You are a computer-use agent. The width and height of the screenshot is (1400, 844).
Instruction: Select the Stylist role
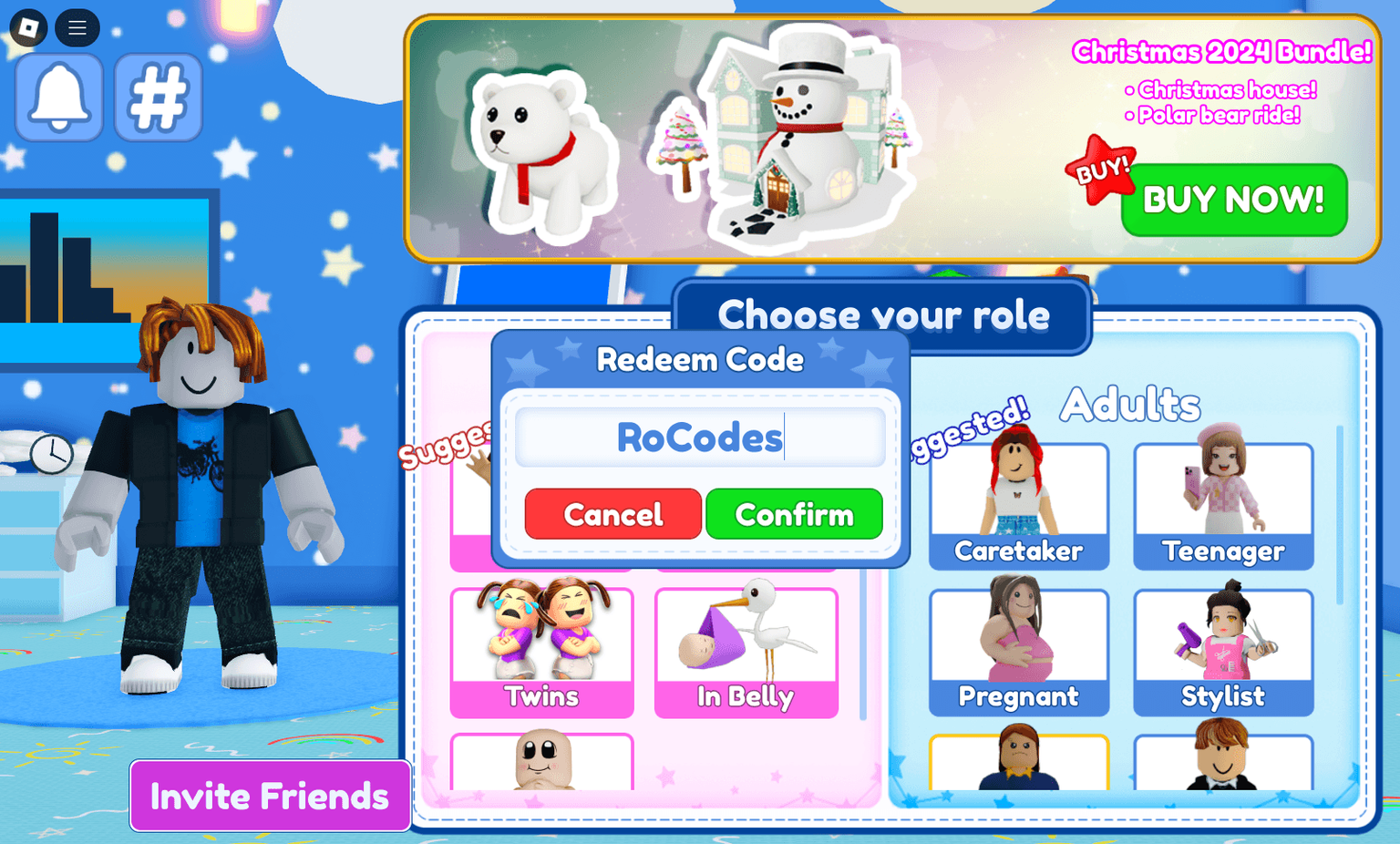(x=1222, y=647)
